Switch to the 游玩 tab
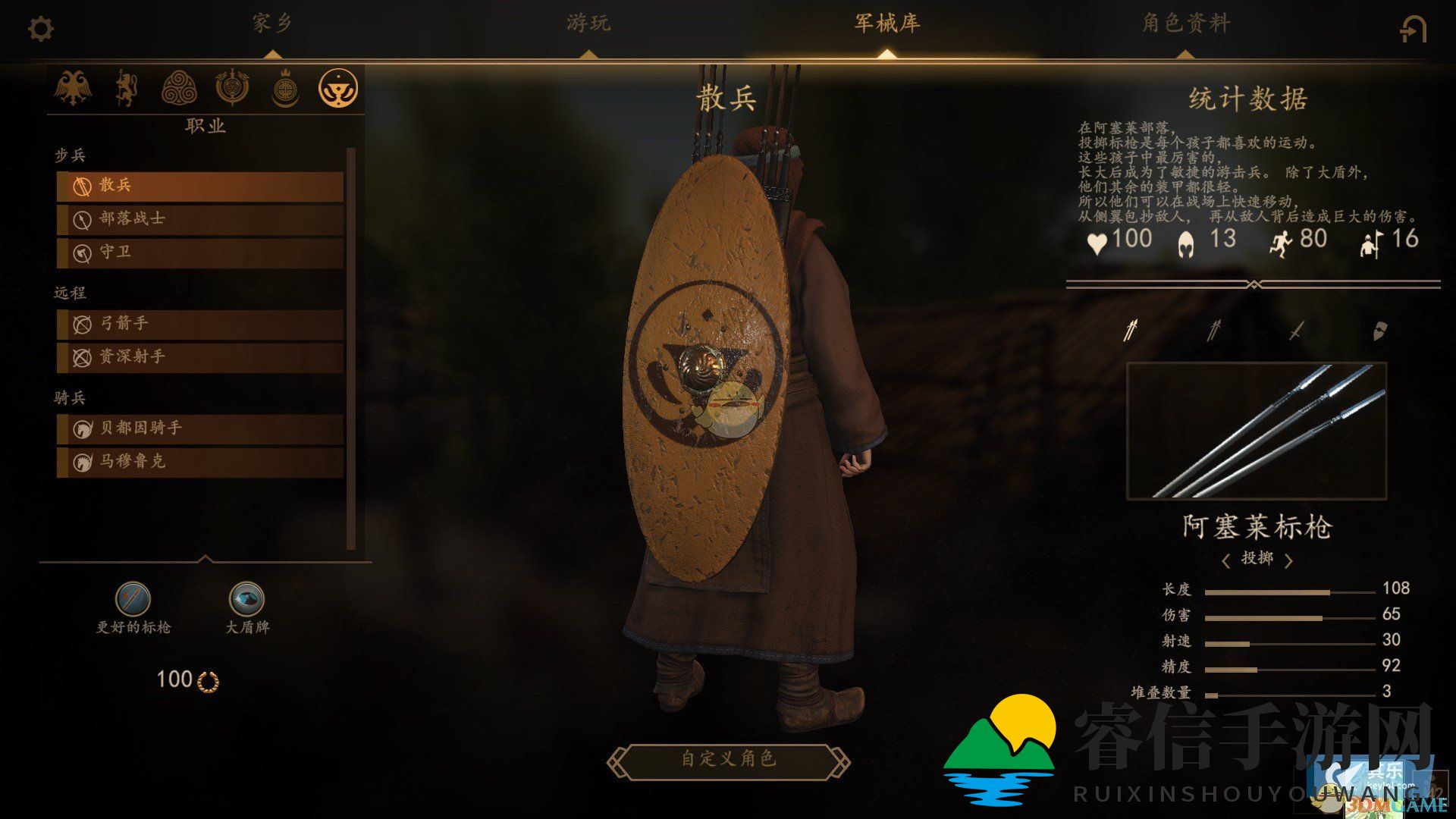This screenshot has height=819, width=1456. 588,24
